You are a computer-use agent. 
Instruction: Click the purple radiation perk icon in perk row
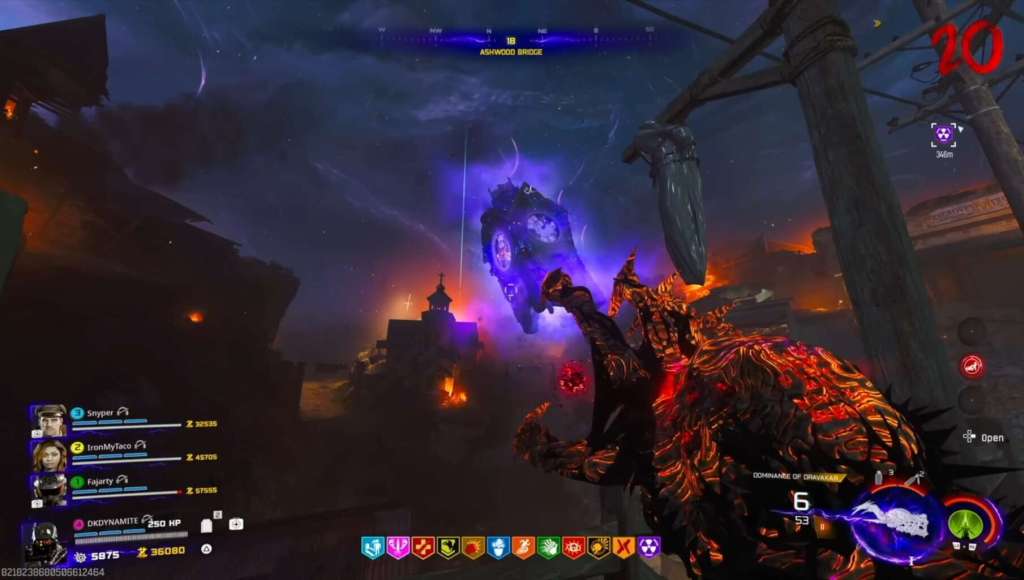648,547
